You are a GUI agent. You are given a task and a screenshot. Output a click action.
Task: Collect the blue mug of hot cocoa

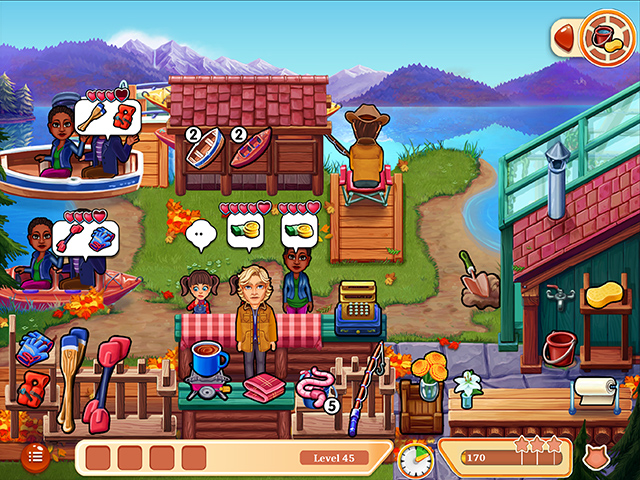(x=207, y=358)
